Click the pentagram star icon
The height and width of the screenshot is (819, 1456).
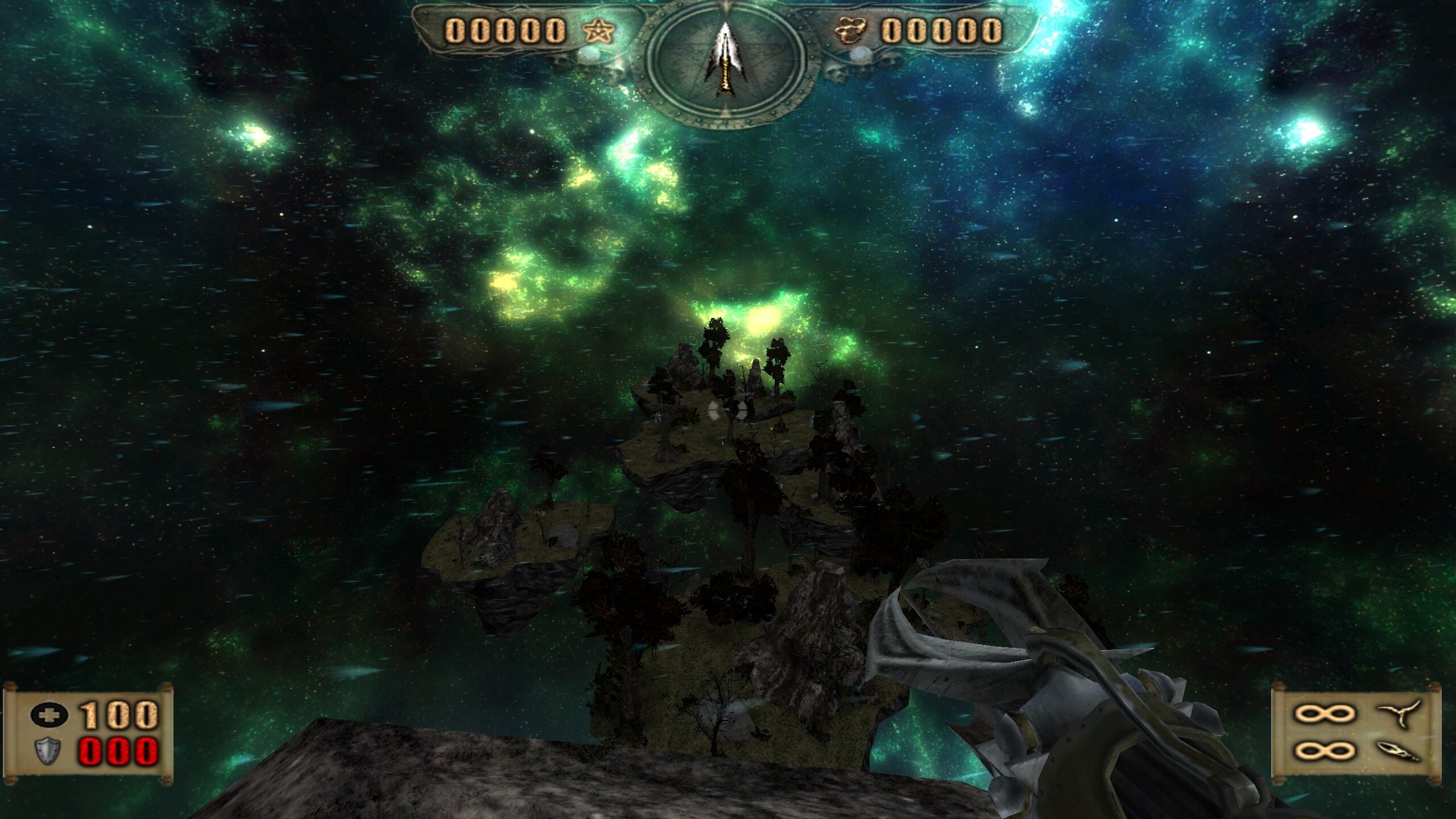[x=599, y=31]
